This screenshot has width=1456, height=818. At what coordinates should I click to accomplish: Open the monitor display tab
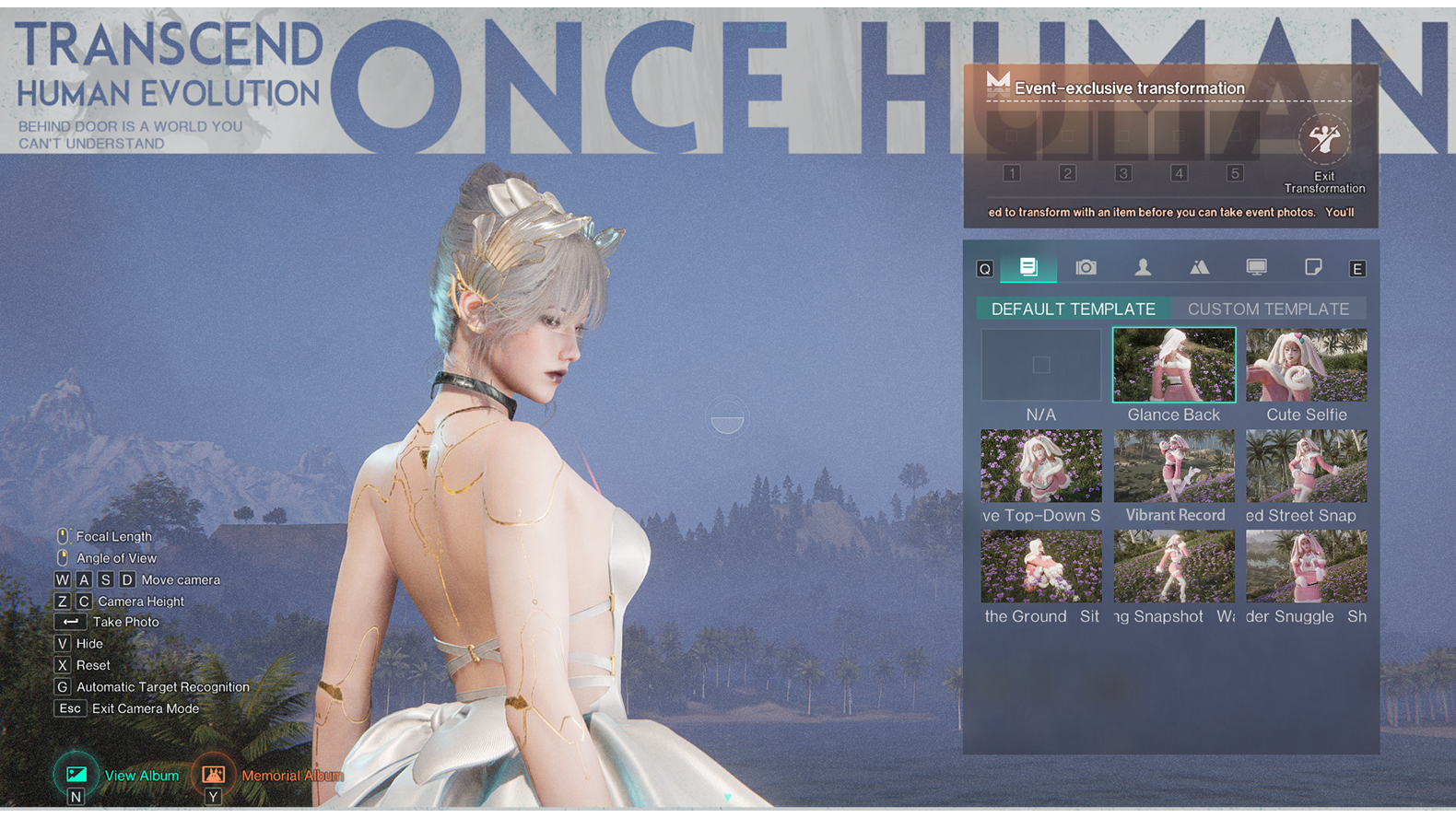[1256, 267]
